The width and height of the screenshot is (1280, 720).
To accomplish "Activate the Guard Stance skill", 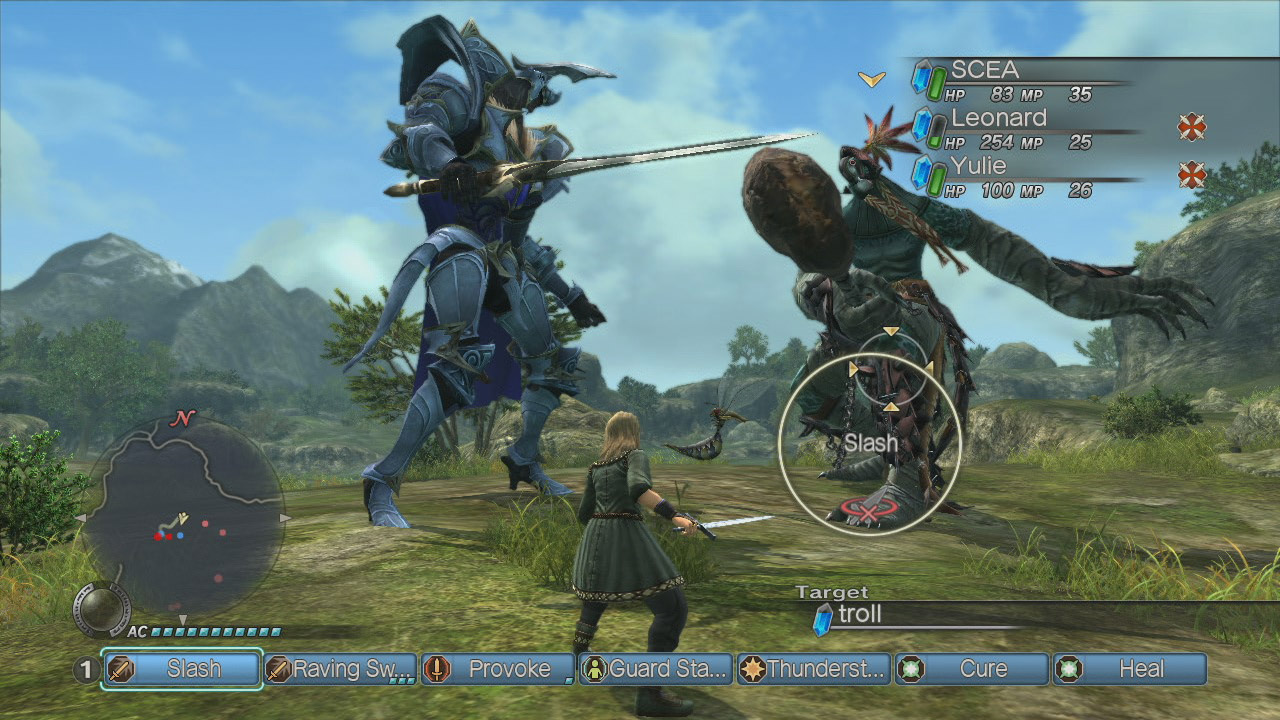I will [656, 669].
